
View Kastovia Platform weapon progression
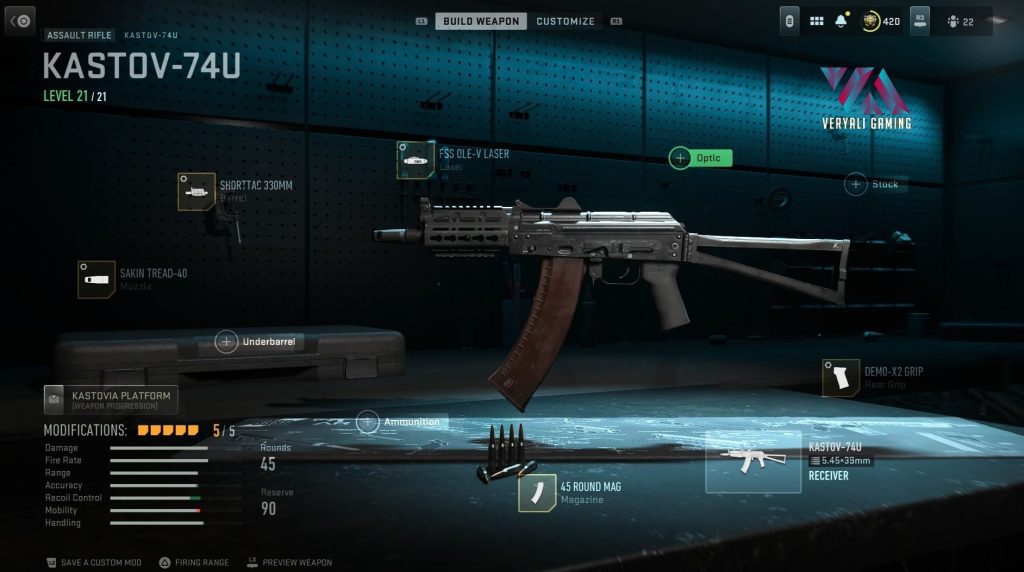pyautogui.click(x=110, y=400)
